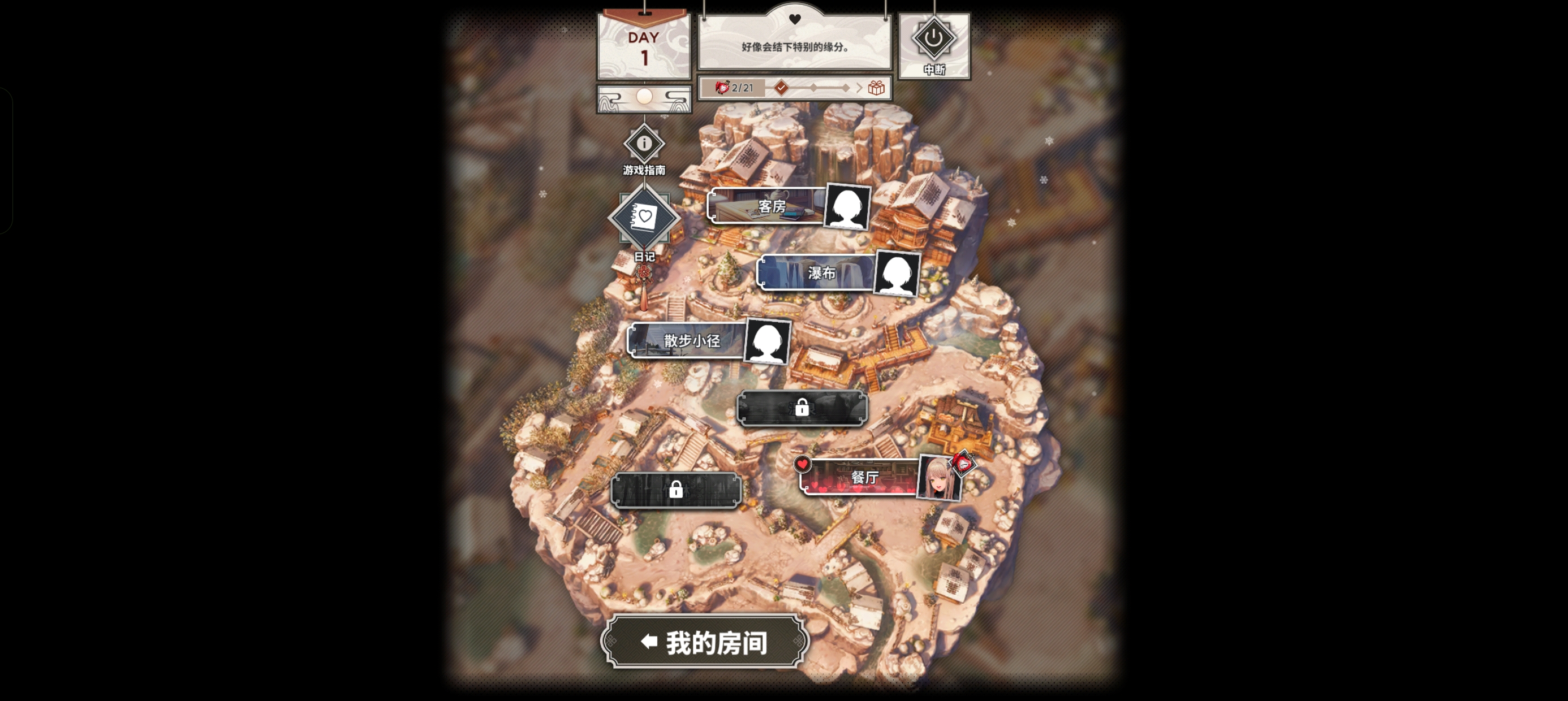Toggle the red heart marker beside the 餐厅 banner
Viewport: 1568px width, 701px height.
803,463
